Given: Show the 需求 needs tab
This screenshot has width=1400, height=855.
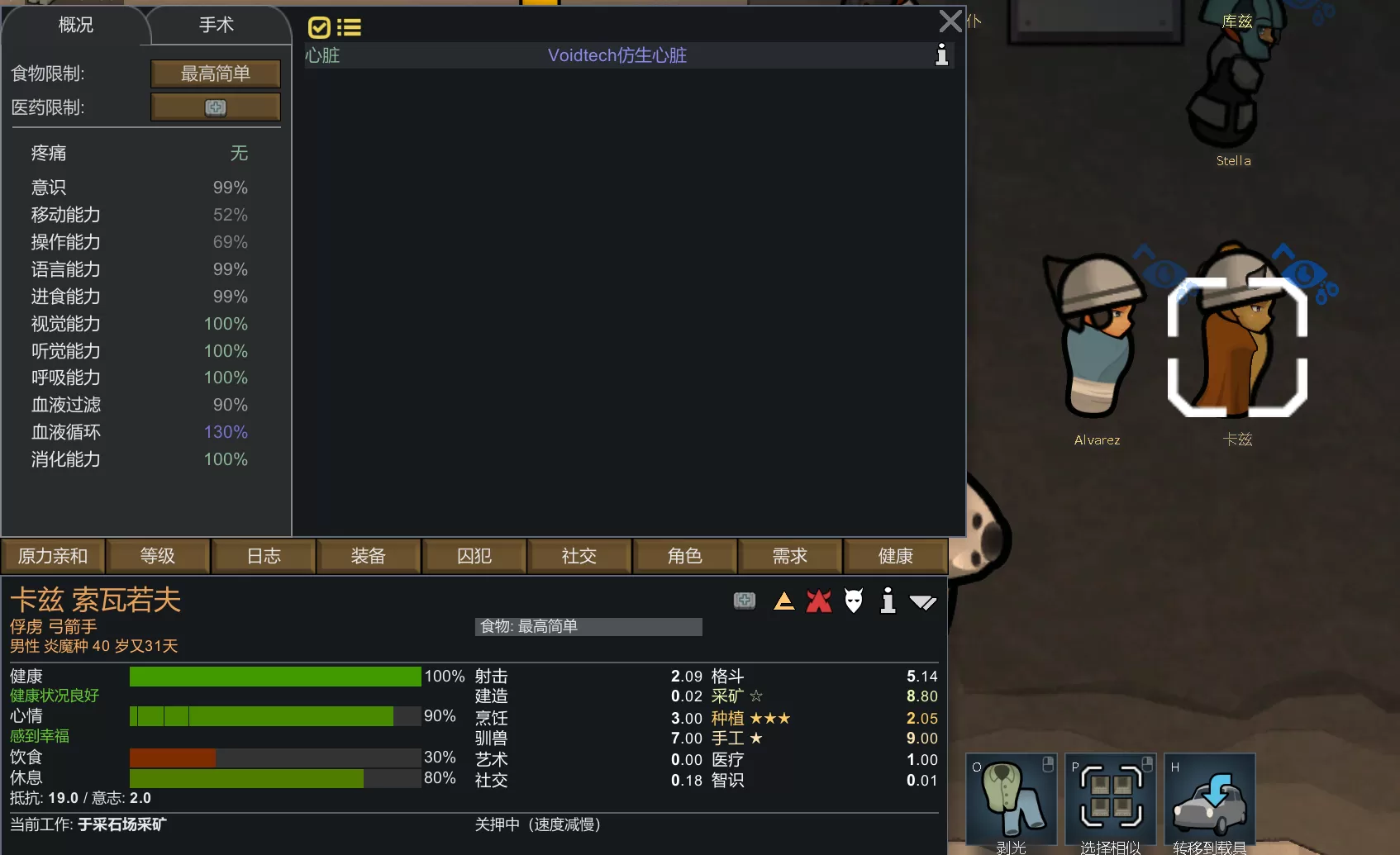Looking at the screenshot, I should click(790, 556).
